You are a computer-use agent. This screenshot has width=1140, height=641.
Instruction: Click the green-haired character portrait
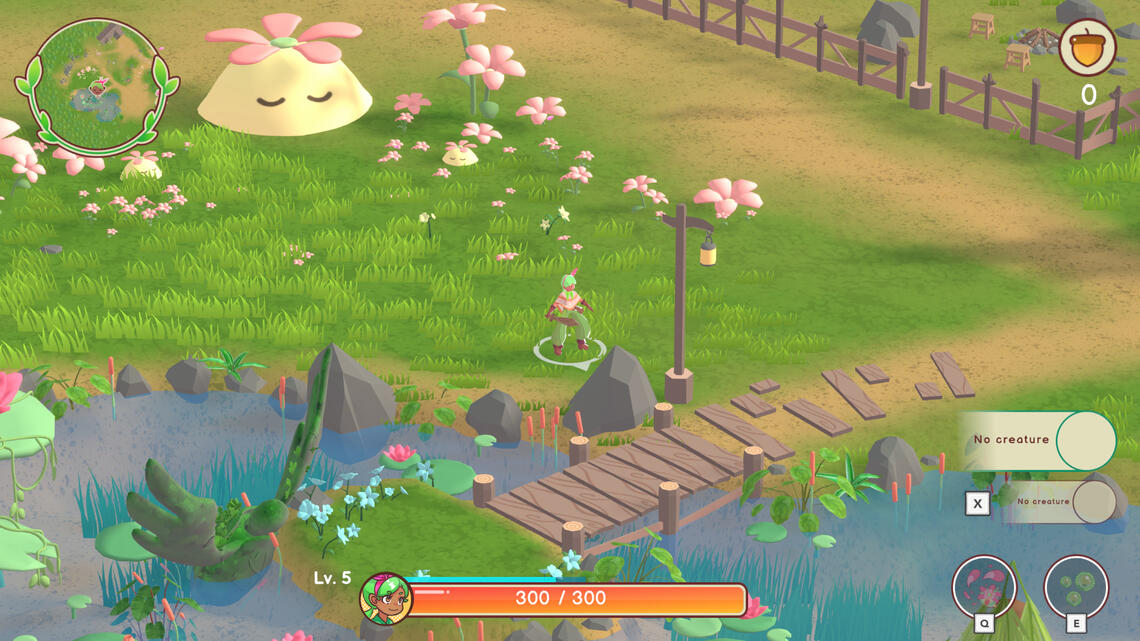(x=385, y=599)
